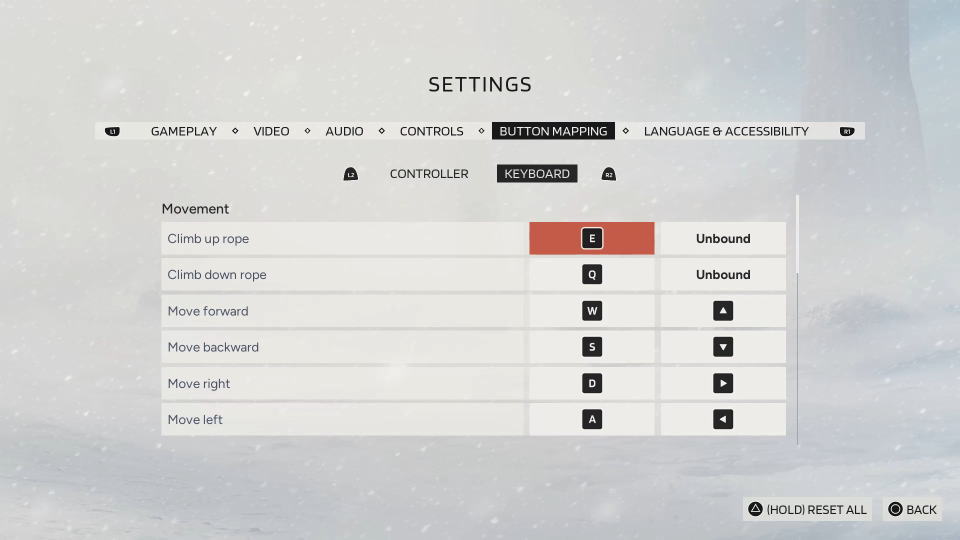The image size is (960, 540).
Task: Change the right arrow Move right binding
Action: click(723, 383)
